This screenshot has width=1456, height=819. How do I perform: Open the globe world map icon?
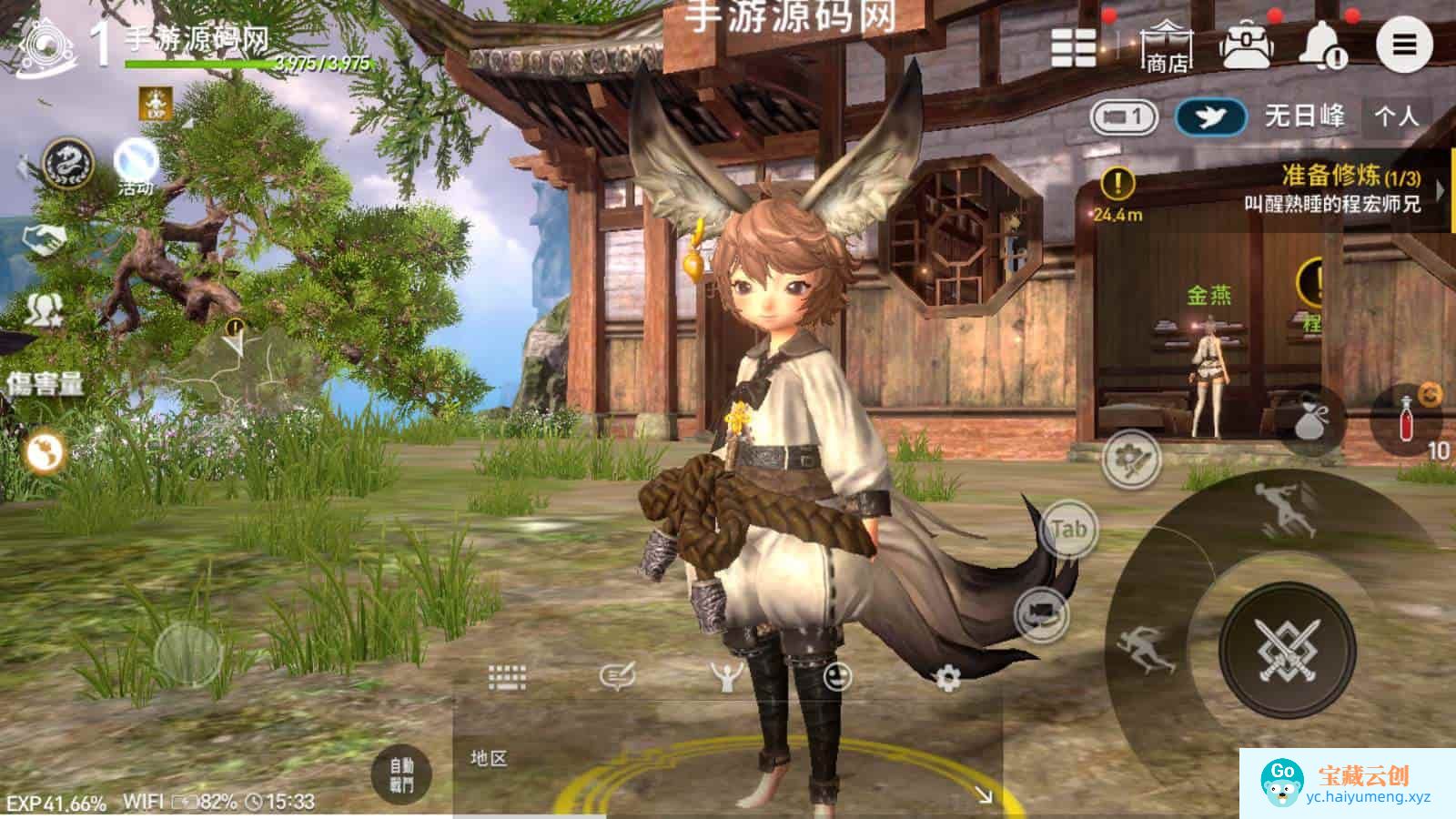click(x=44, y=452)
